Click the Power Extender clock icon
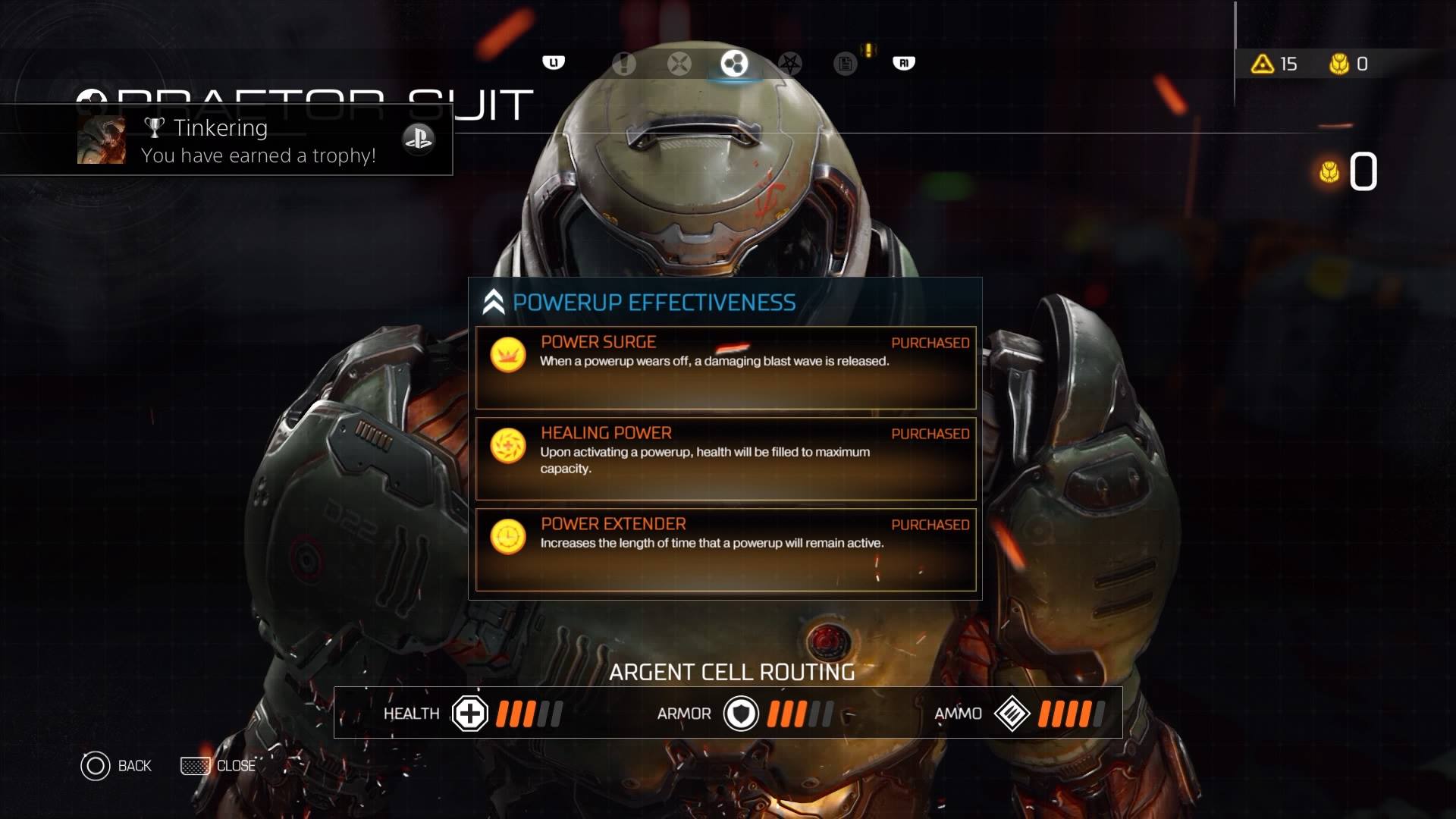This screenshot has height=819, width=1456. [508, 537]
